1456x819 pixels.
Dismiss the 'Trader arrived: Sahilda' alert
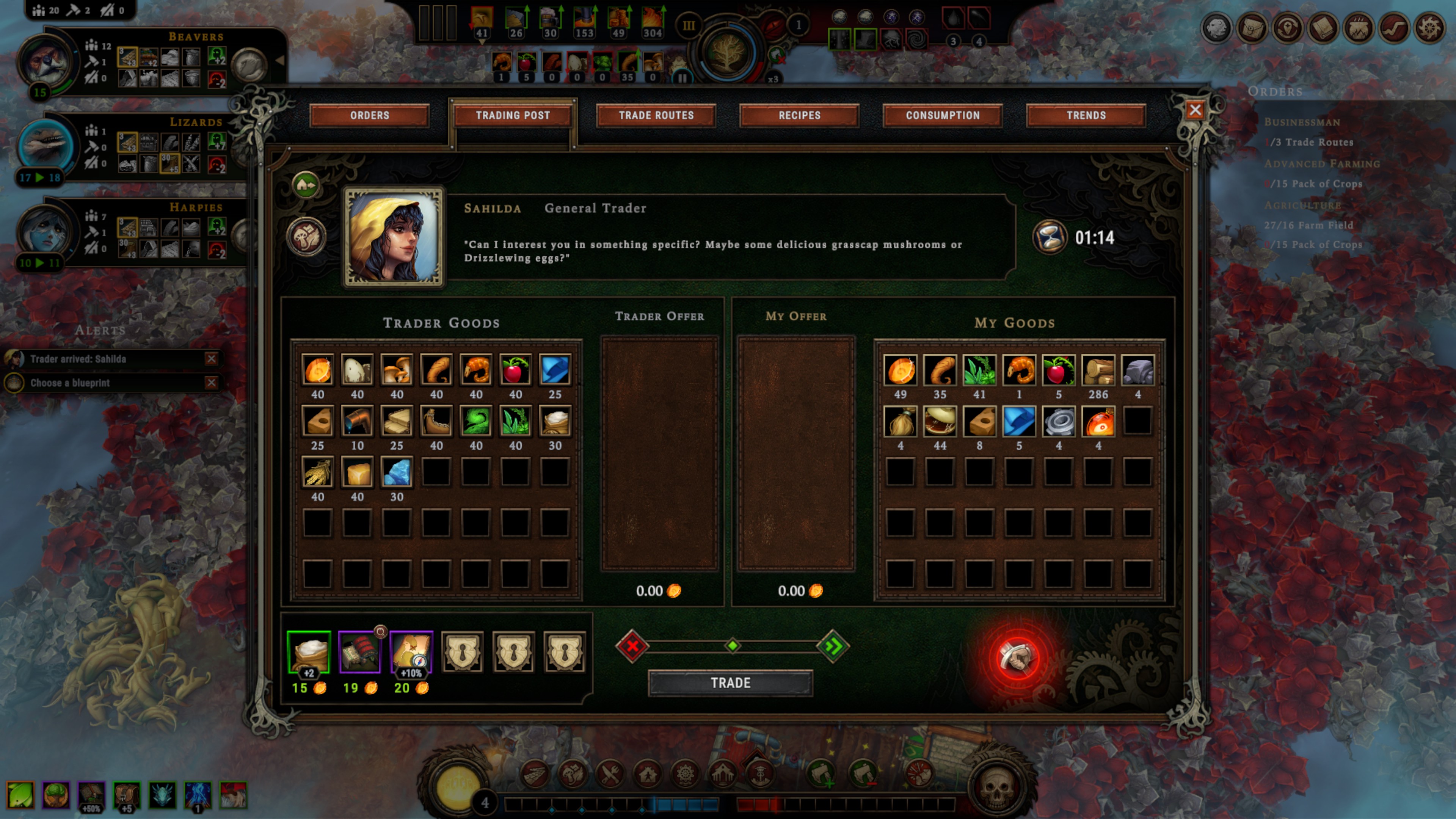tap(212, 358)
